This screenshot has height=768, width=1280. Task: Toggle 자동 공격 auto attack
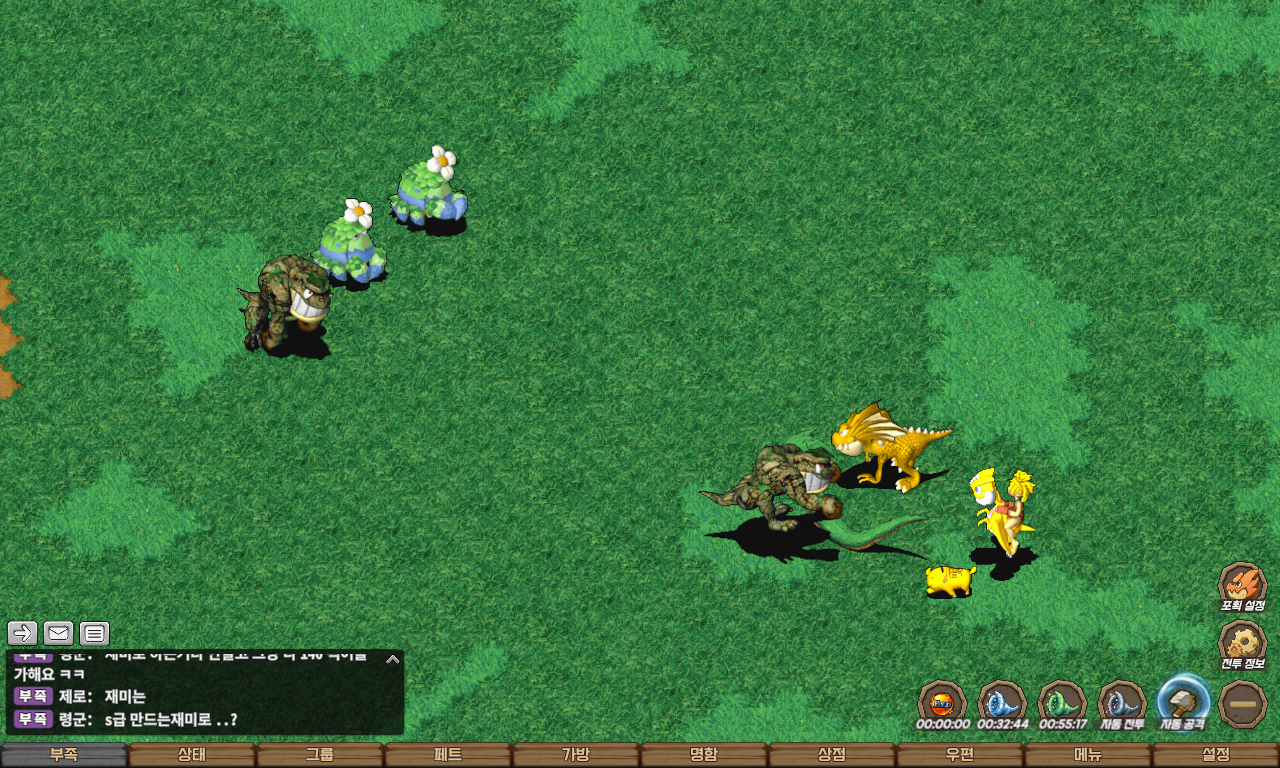[1183, 702]
